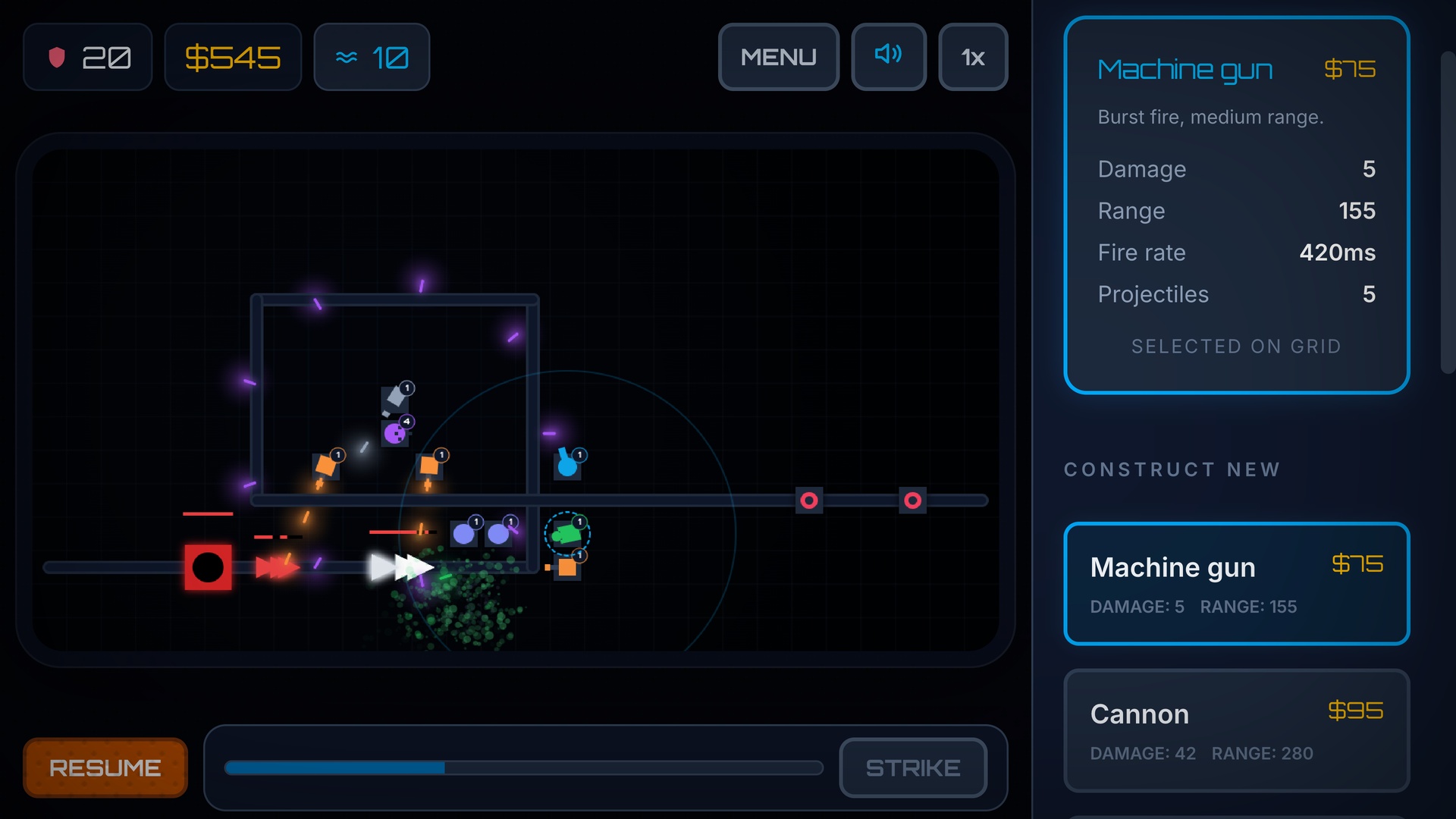Toggle game speed between 1x and faster

[973, 56]
